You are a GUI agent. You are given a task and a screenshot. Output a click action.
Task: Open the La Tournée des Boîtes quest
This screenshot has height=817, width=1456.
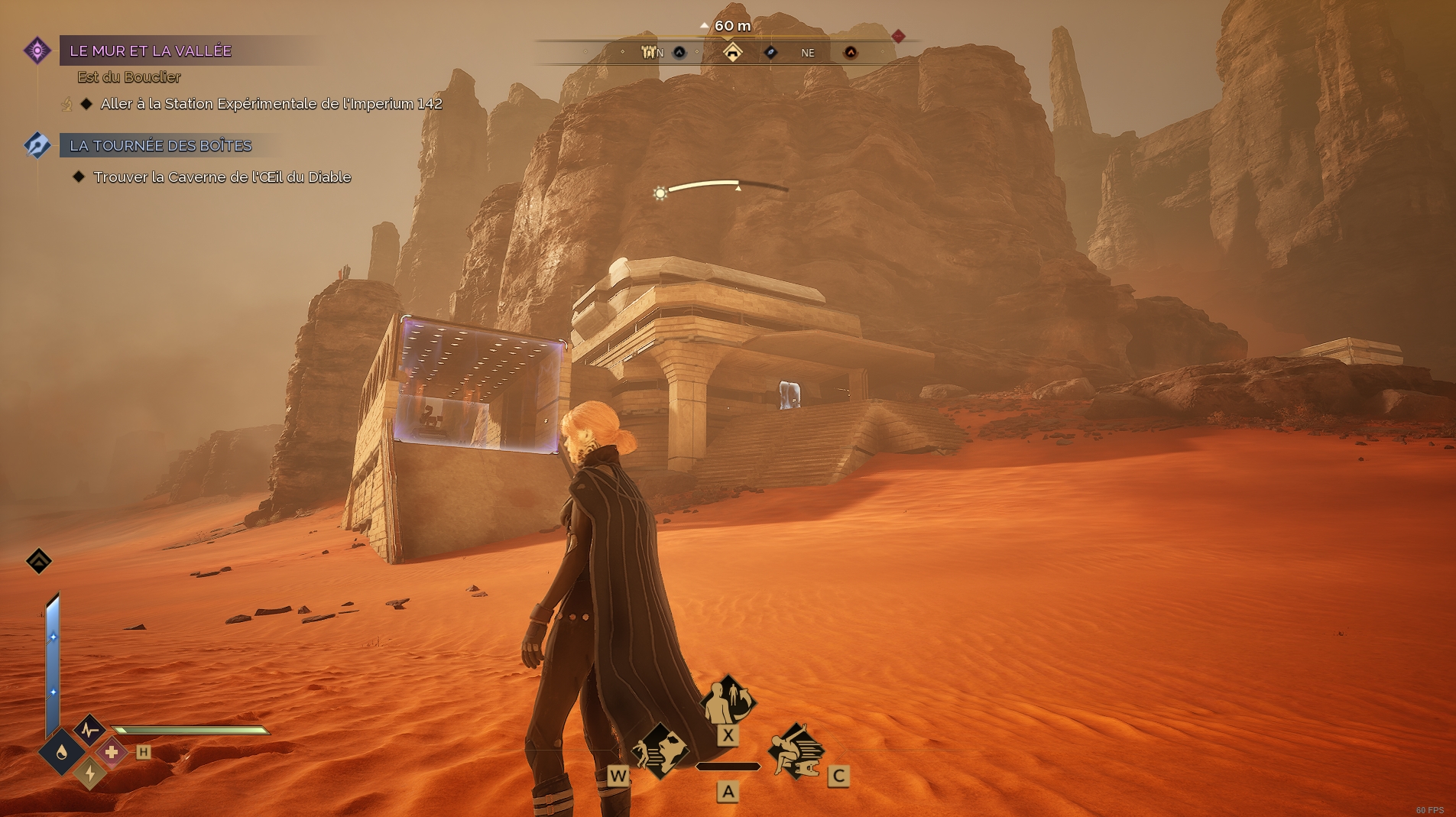[x=161, y=146]
